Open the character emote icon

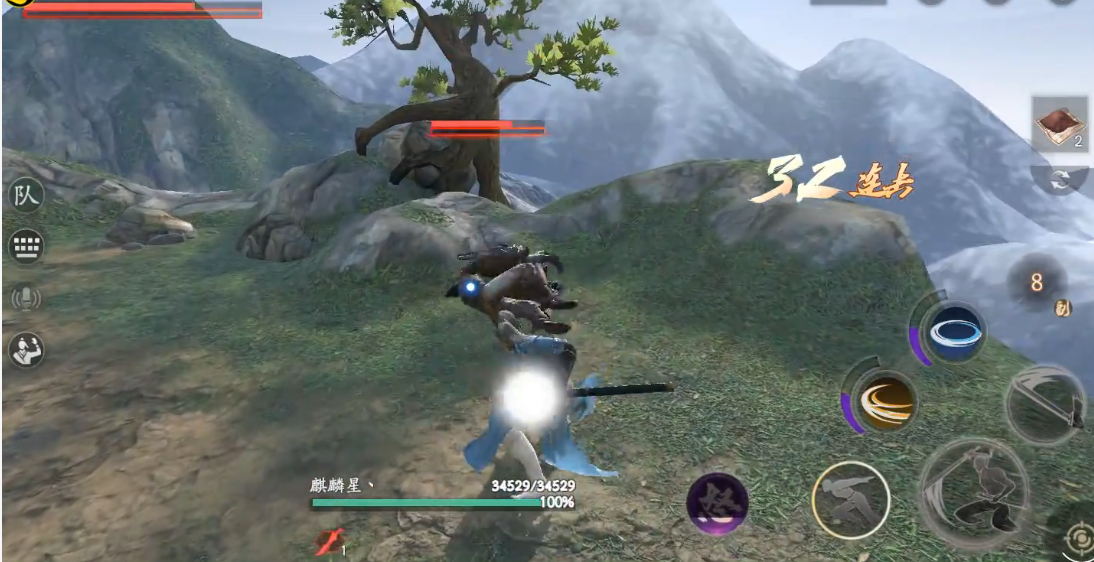(26, 349)
